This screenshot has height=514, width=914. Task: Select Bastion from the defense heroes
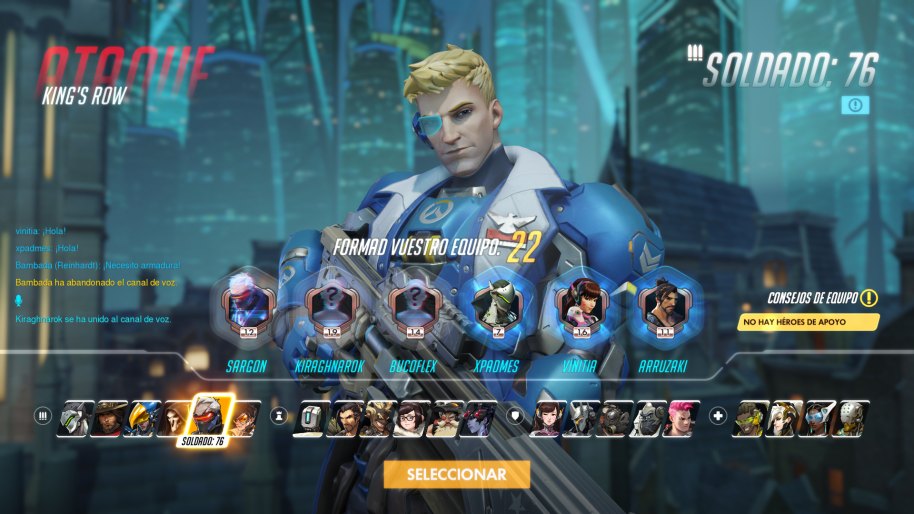click(x=311, y=418)
